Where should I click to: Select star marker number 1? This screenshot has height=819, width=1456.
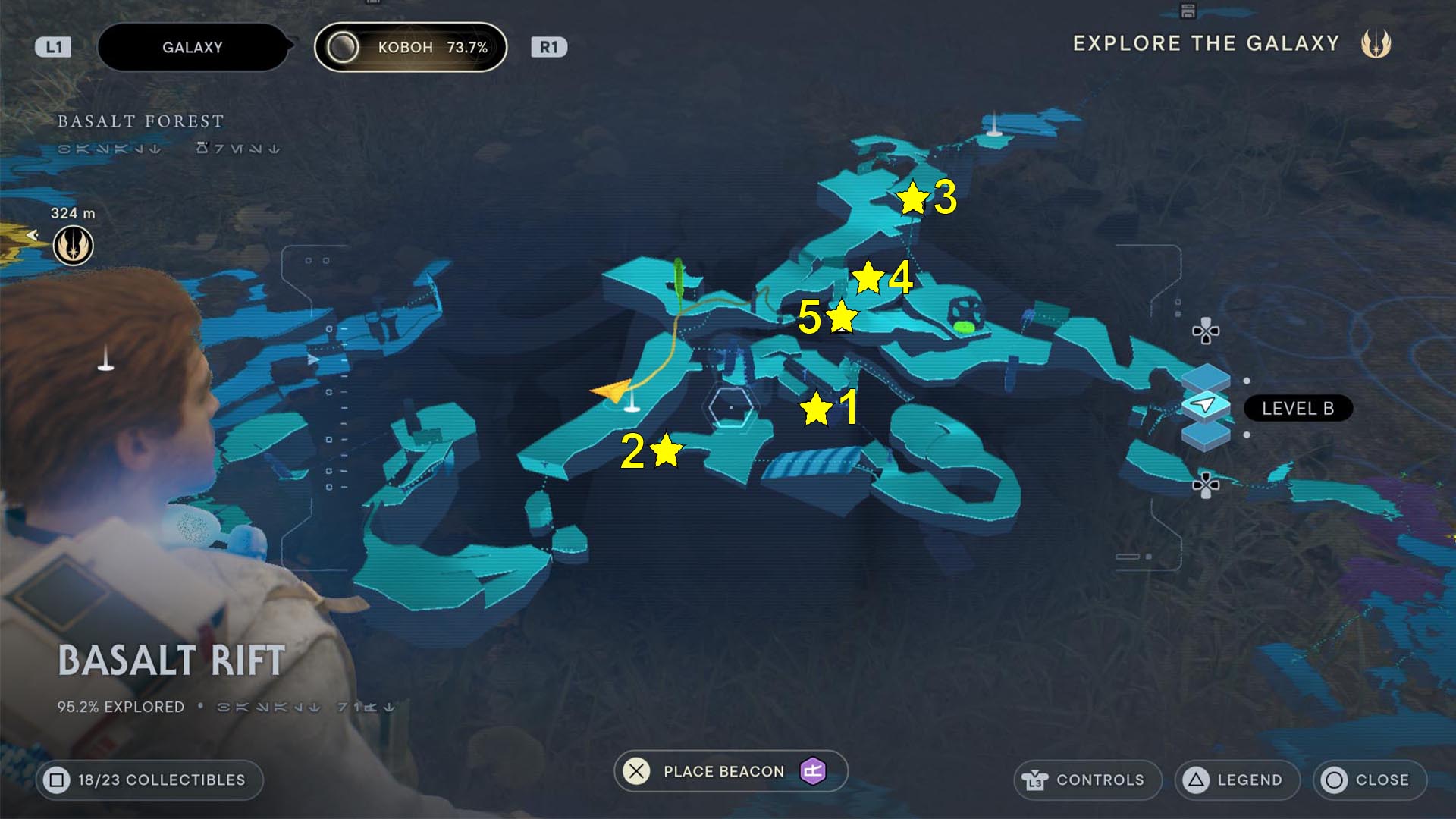click(x=816, y=409)
